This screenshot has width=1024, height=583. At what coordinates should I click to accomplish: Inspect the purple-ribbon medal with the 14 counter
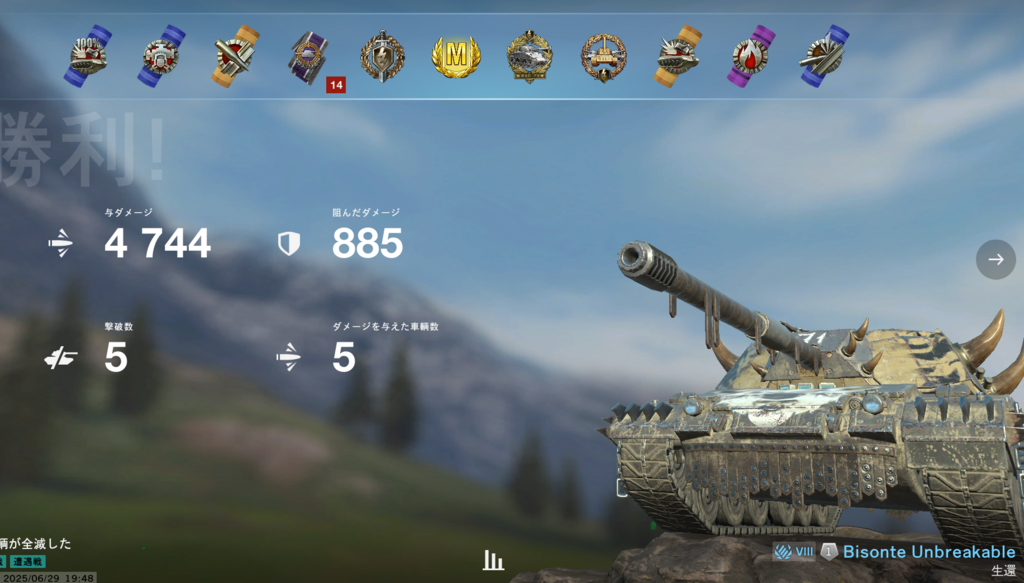tap(308, 56)
